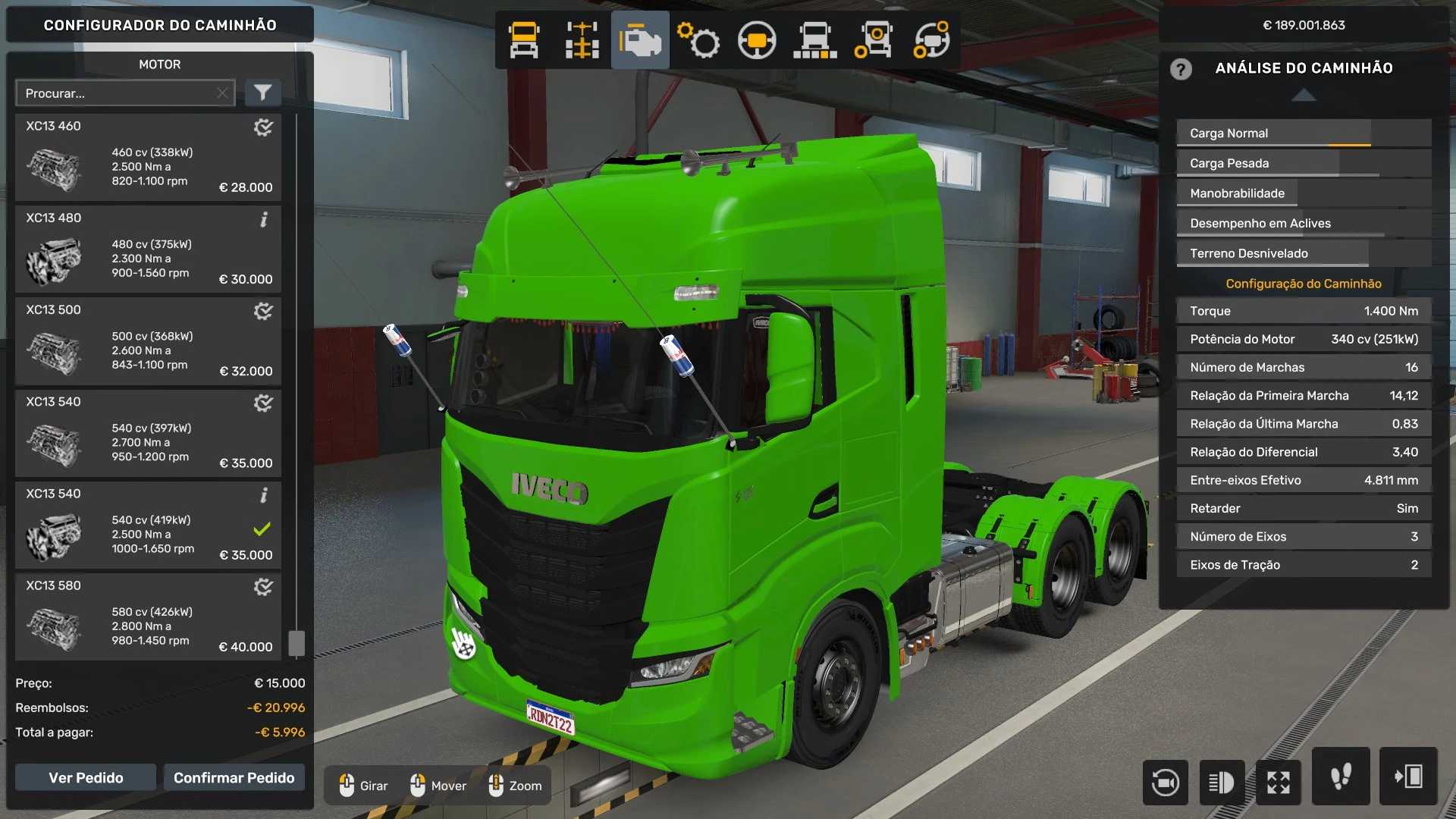Image resolution: width=1456 pixels, height=819 pixels.
Task: Pick the XC13 500 engine option
Action: click(x=148, y=341)
